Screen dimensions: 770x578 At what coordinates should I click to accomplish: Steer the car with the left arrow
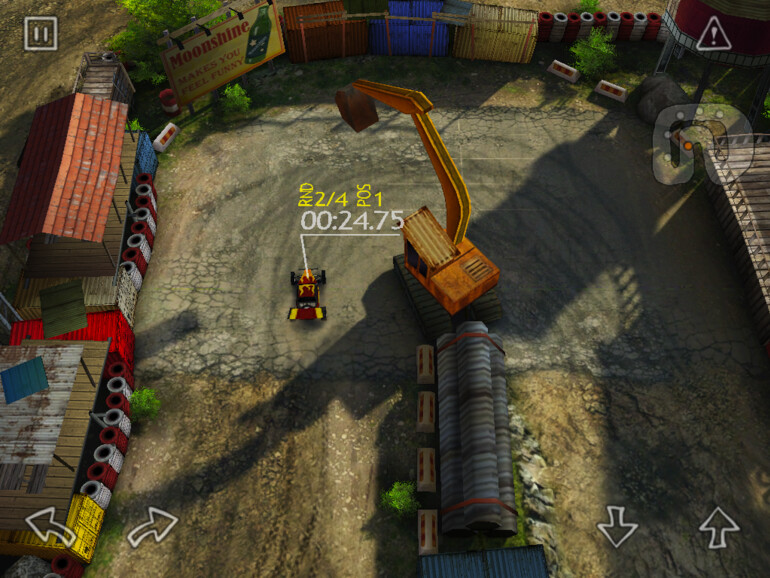(x=52, y=527)
